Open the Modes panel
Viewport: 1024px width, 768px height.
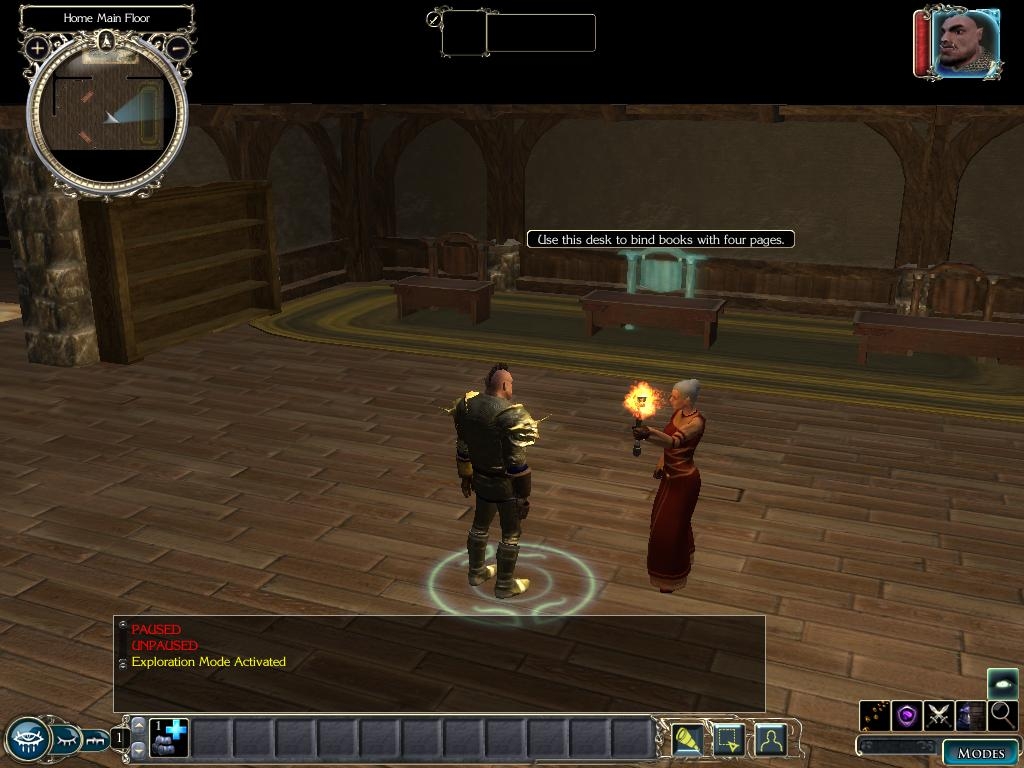click(x=979, y=753)
